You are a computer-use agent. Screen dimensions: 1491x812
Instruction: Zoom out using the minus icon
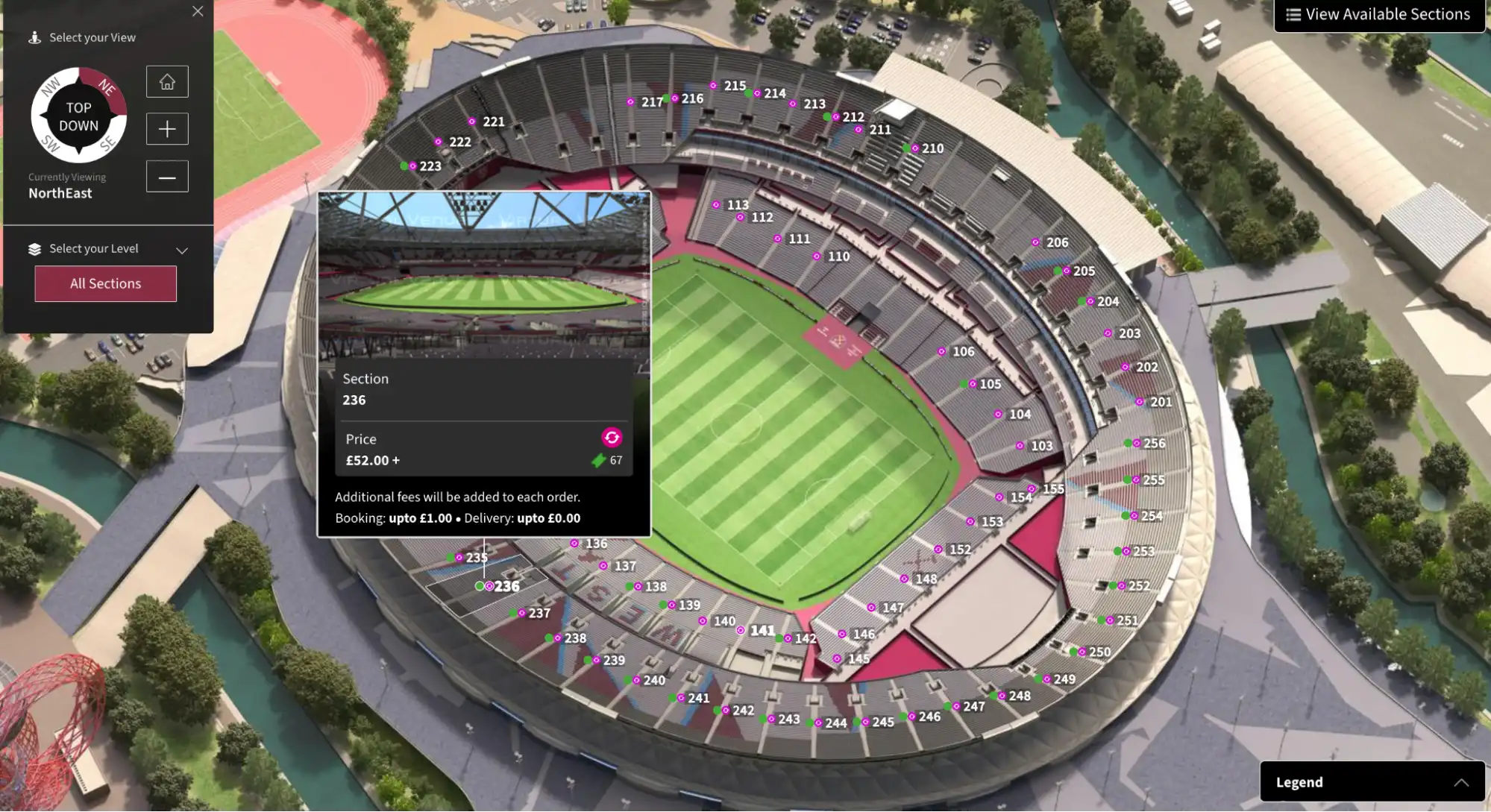(x=166, y=176)
